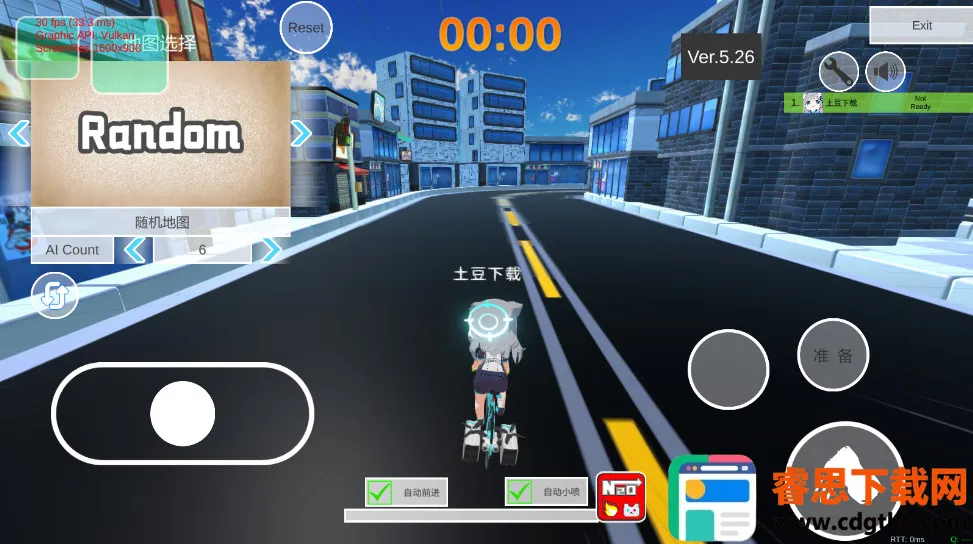Switch to the next map with right arrow

[301, 133]
